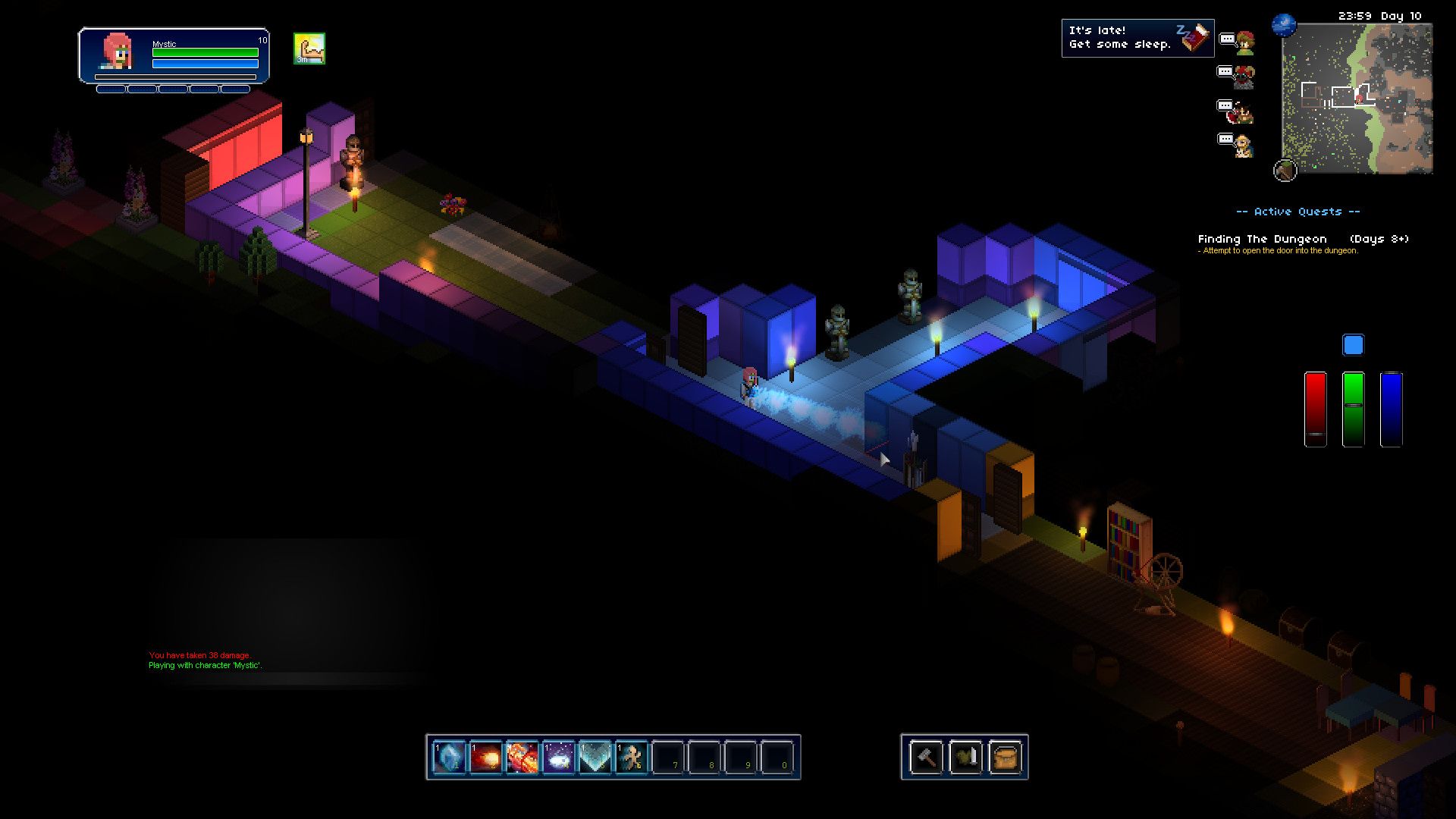The width and height of the screenshot is (1456, 819).
Task: Open the leather bag inventory
Action: tap(1005, 757)
